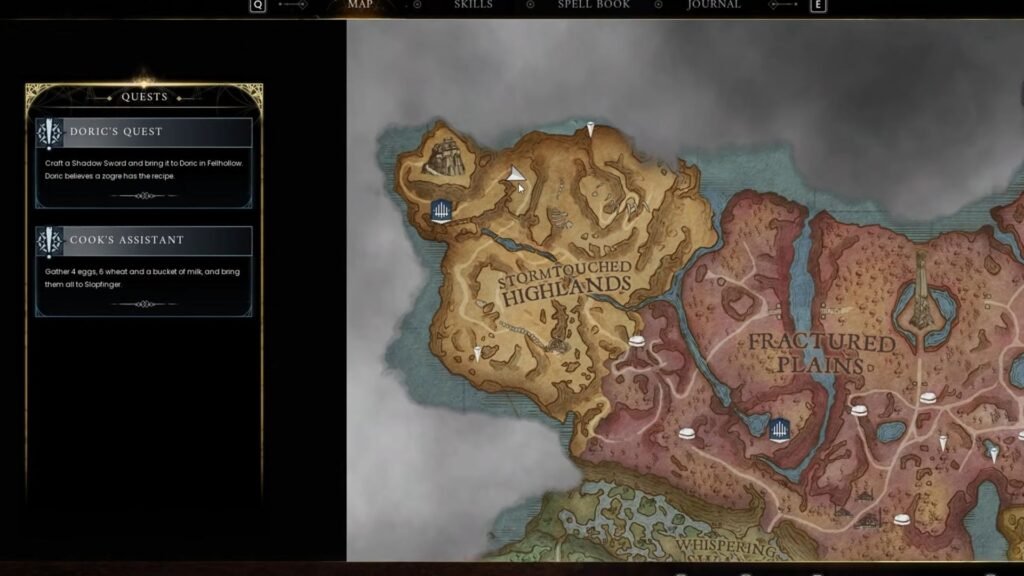Viewport: 1024px width, 576px height.
Task: Choose the Cook's Assistant quest
Action: pyautogui.click(x=144, y=271)
